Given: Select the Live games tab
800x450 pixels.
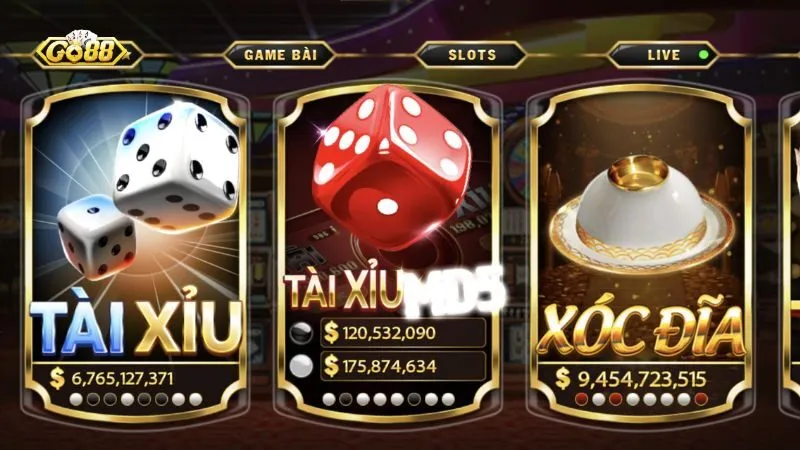Looking at the screenshot, I should (x=664, y=55).
